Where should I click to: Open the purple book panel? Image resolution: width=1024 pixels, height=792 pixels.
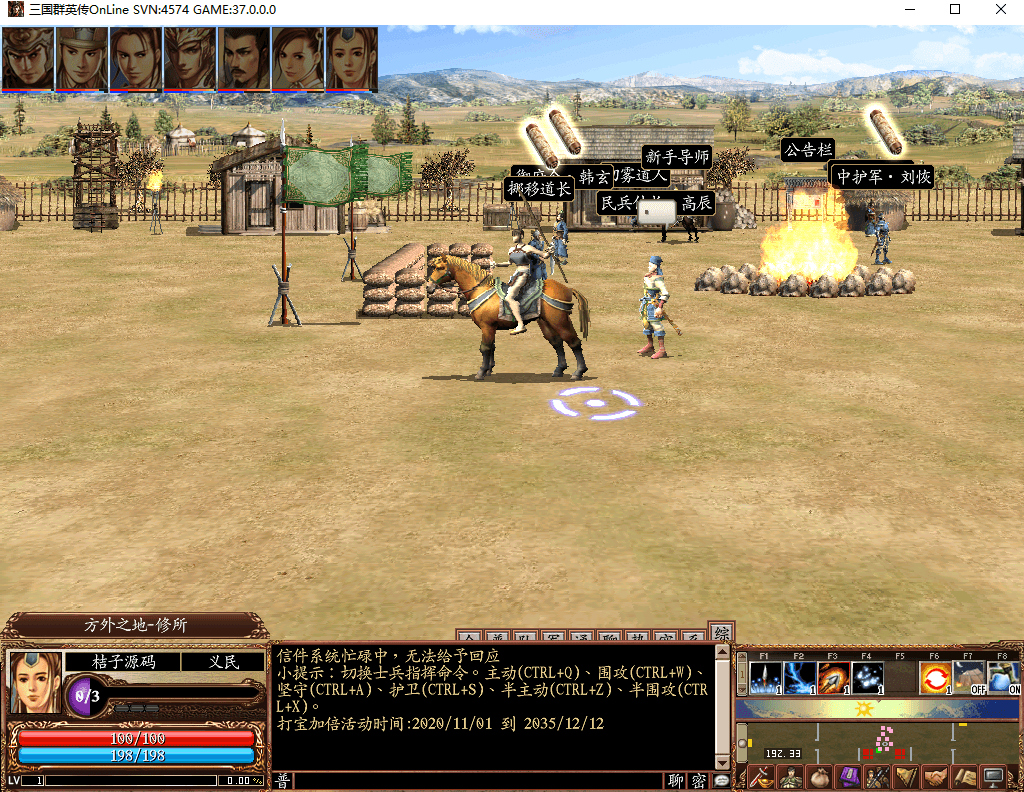(x=849, y=777)
